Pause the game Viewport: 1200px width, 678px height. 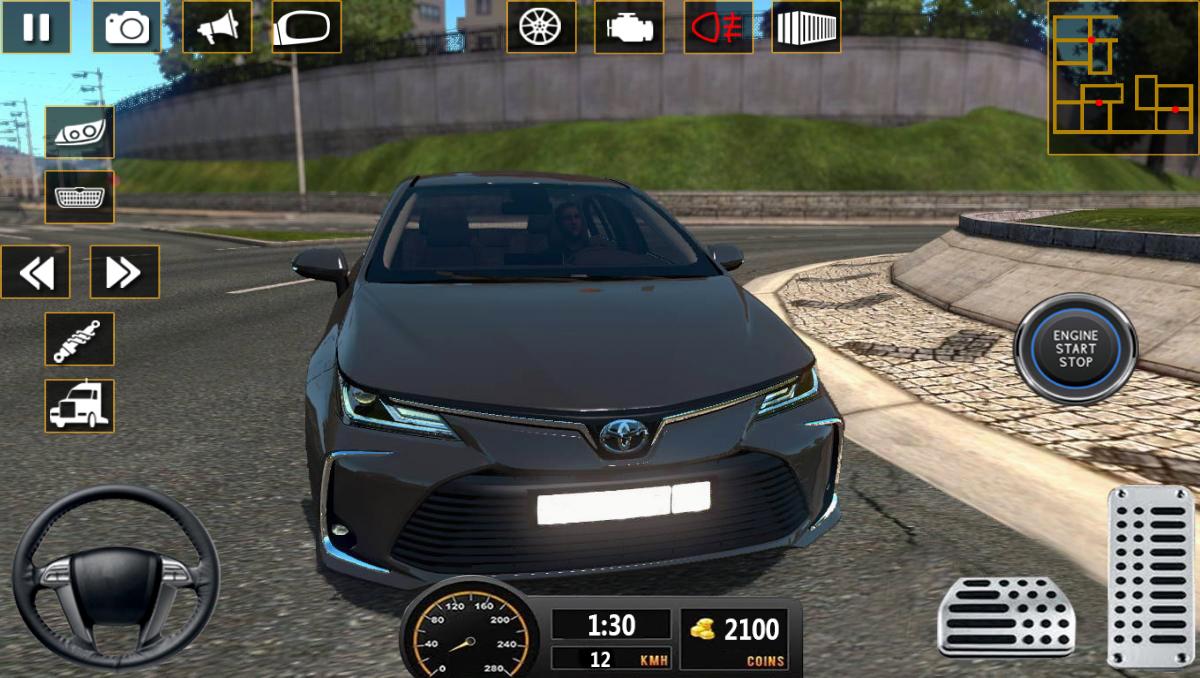[x=36, y=27]
